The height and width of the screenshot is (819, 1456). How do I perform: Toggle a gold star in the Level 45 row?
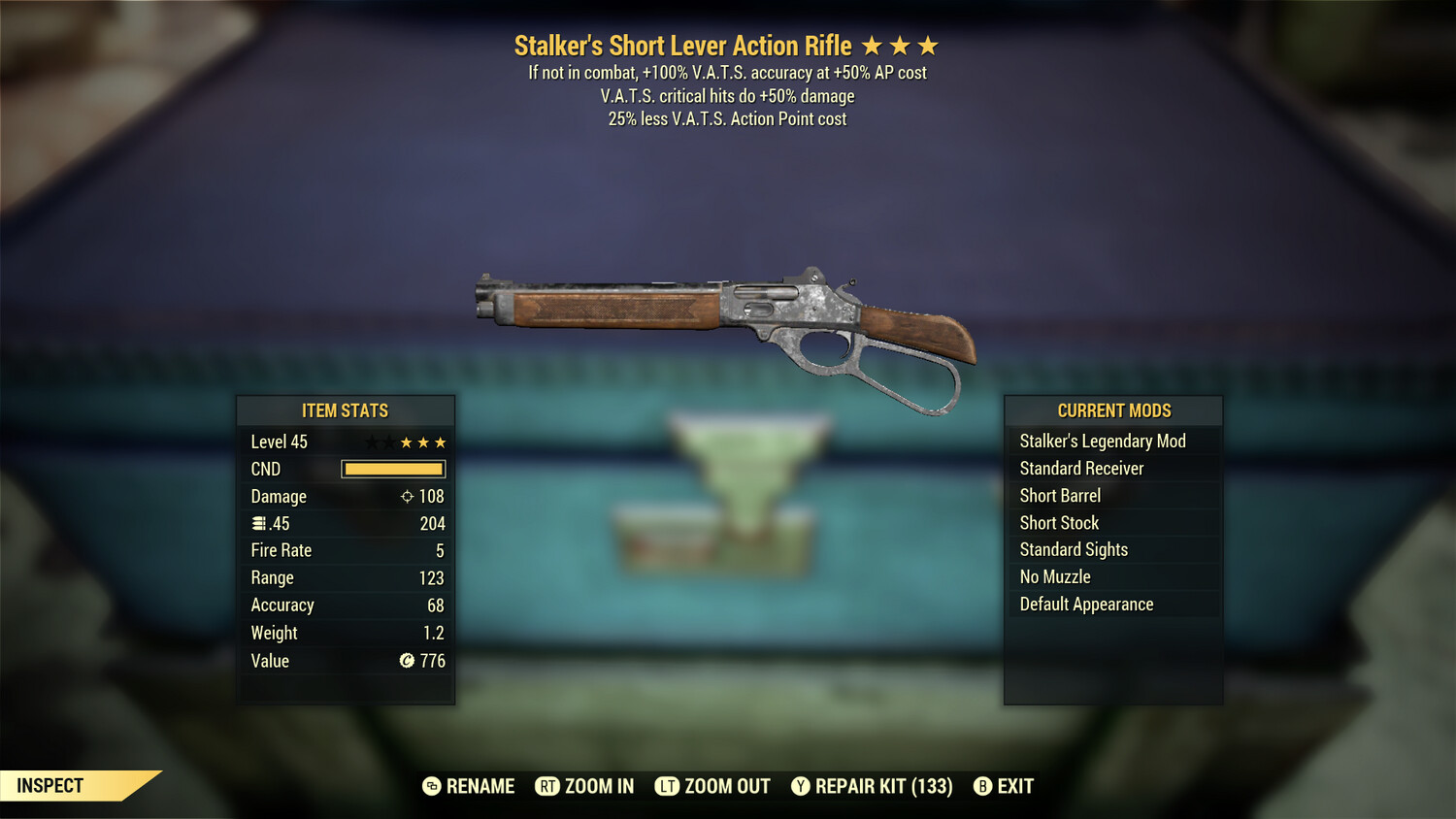click(408, 442)
